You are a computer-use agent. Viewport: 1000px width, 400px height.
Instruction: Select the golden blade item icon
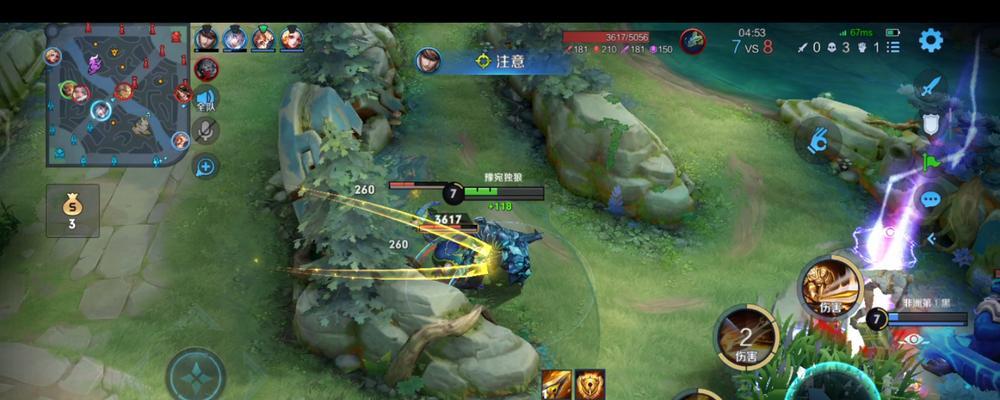tap(556, 384)
